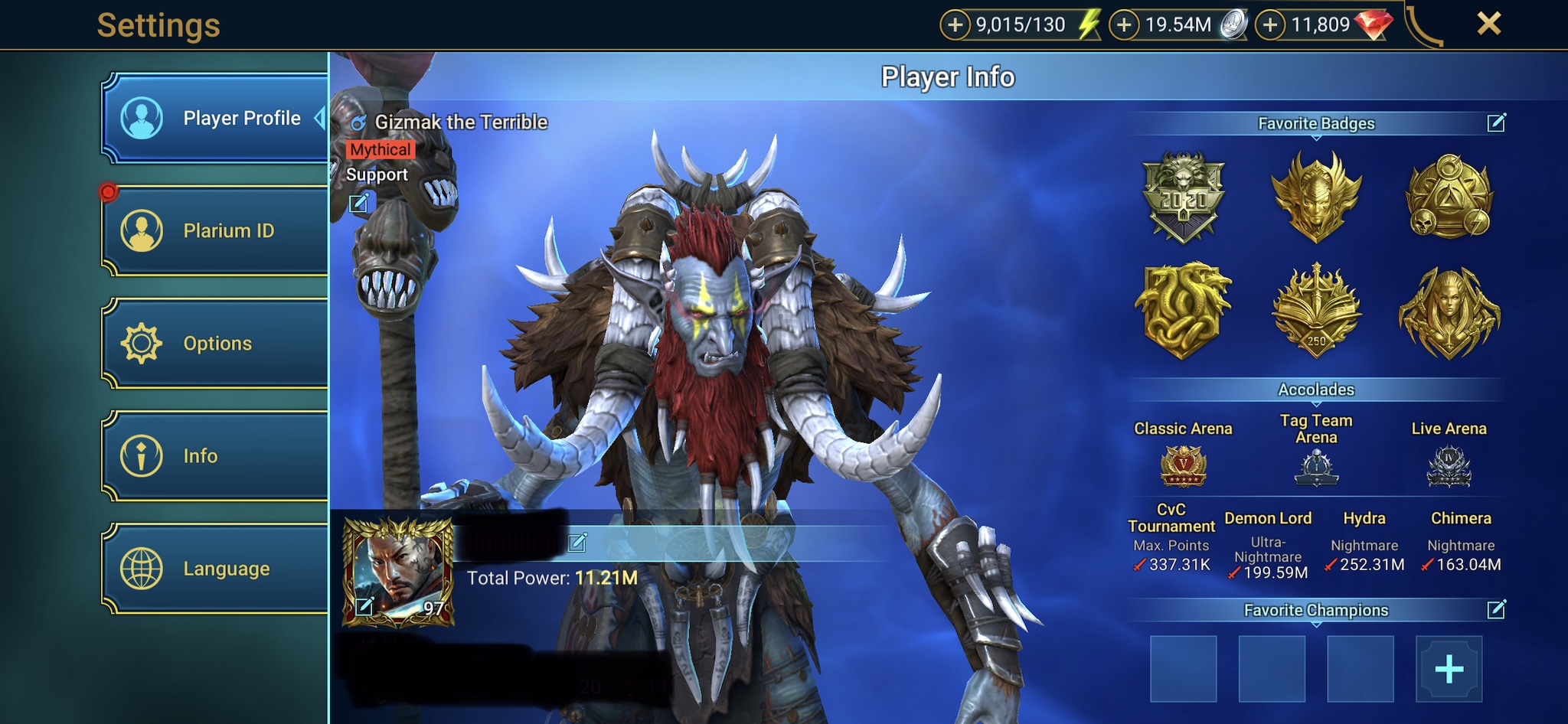Switch to the Plarium ID section
1568x724 pixels.
216,230
